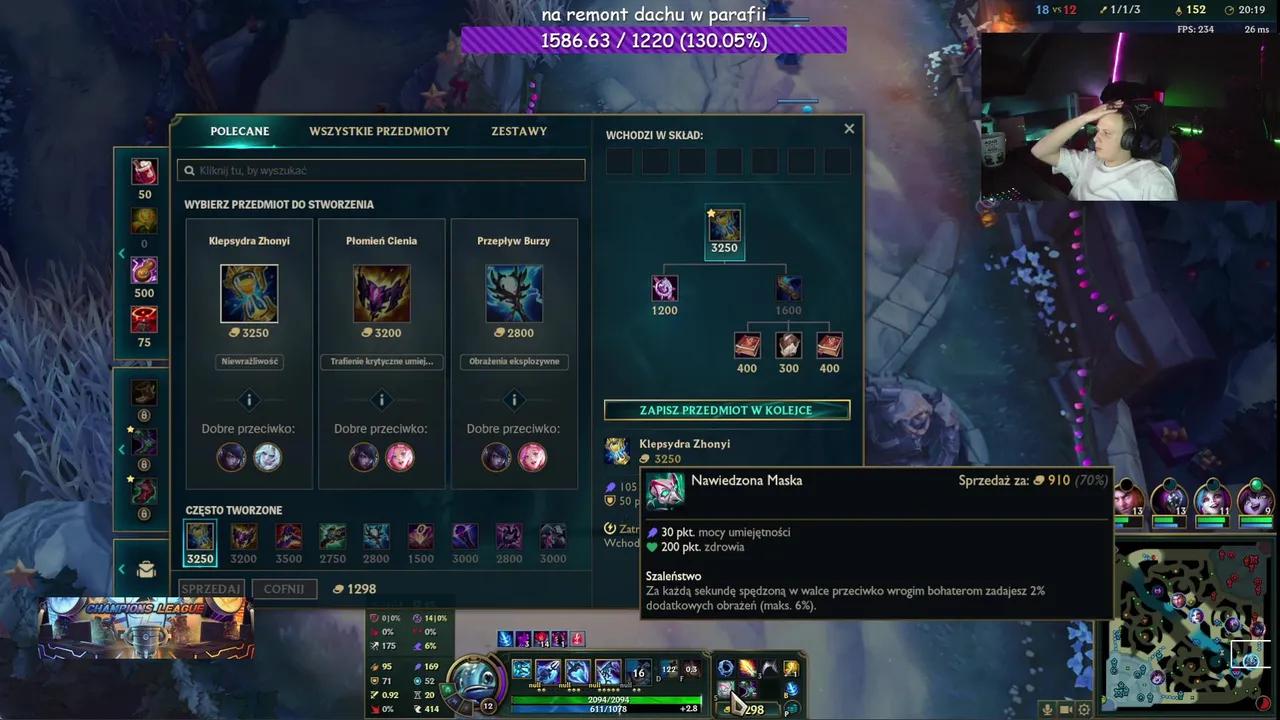Click the control ward icon priced at 75
The image size is (1280, 720).
(x=143, y=320)
